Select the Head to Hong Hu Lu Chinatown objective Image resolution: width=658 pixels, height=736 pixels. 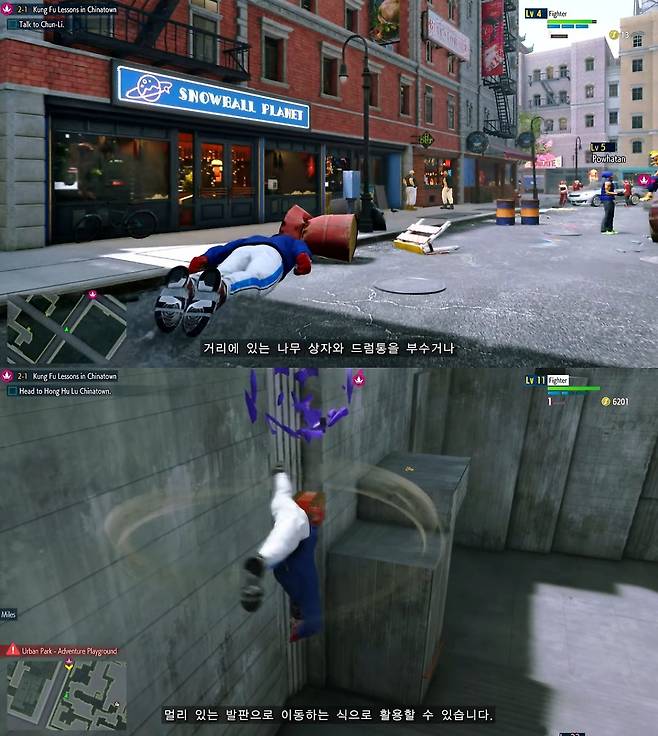[x=64, y=391]
